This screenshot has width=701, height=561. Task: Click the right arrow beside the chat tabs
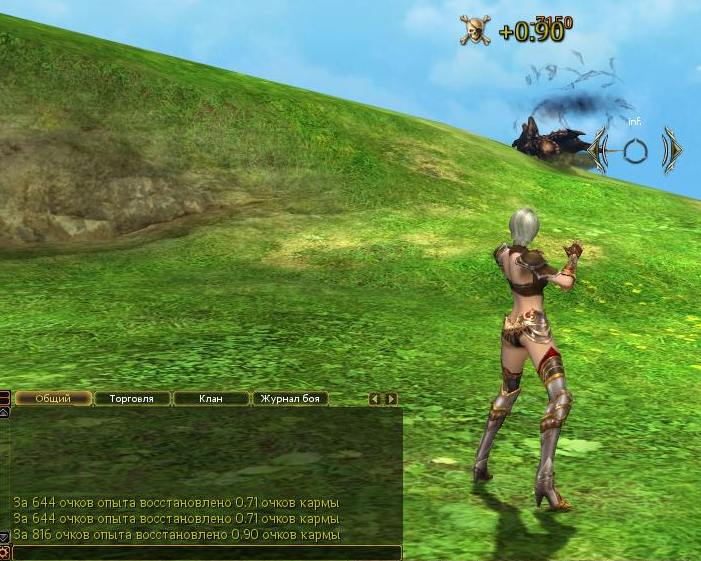[392, 398]
